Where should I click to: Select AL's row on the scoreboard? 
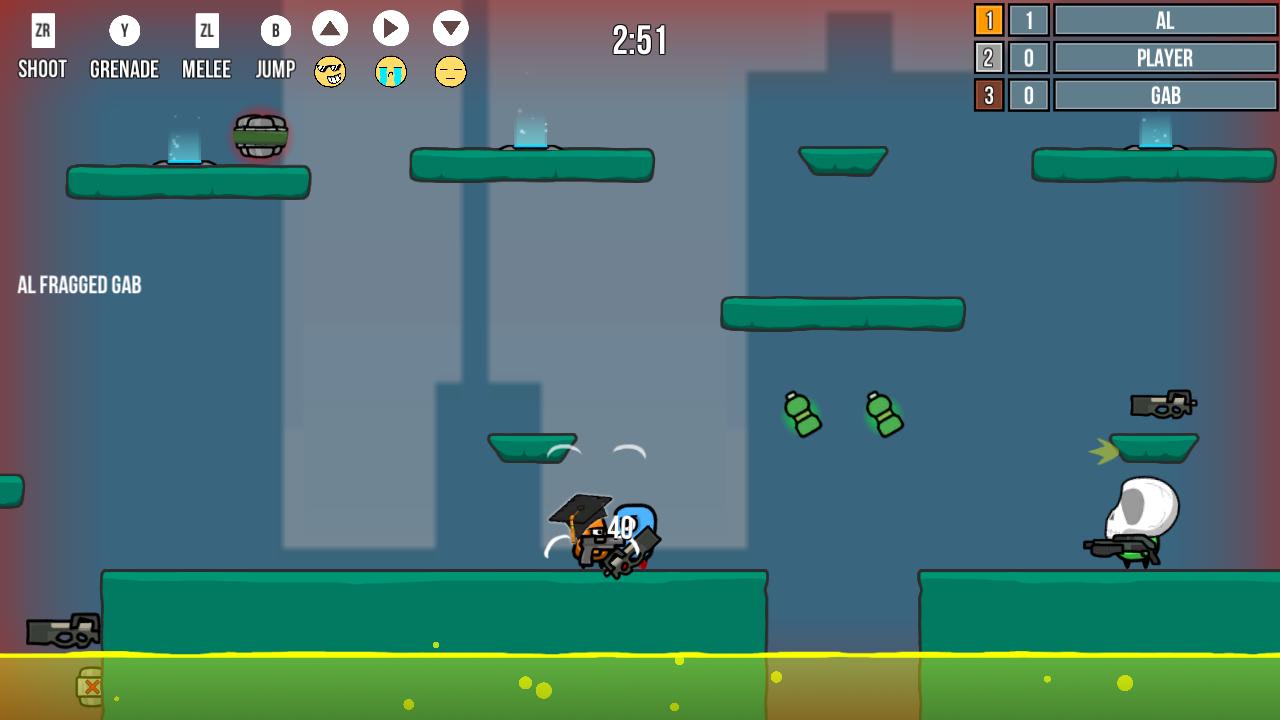[x=1164, y=19]
